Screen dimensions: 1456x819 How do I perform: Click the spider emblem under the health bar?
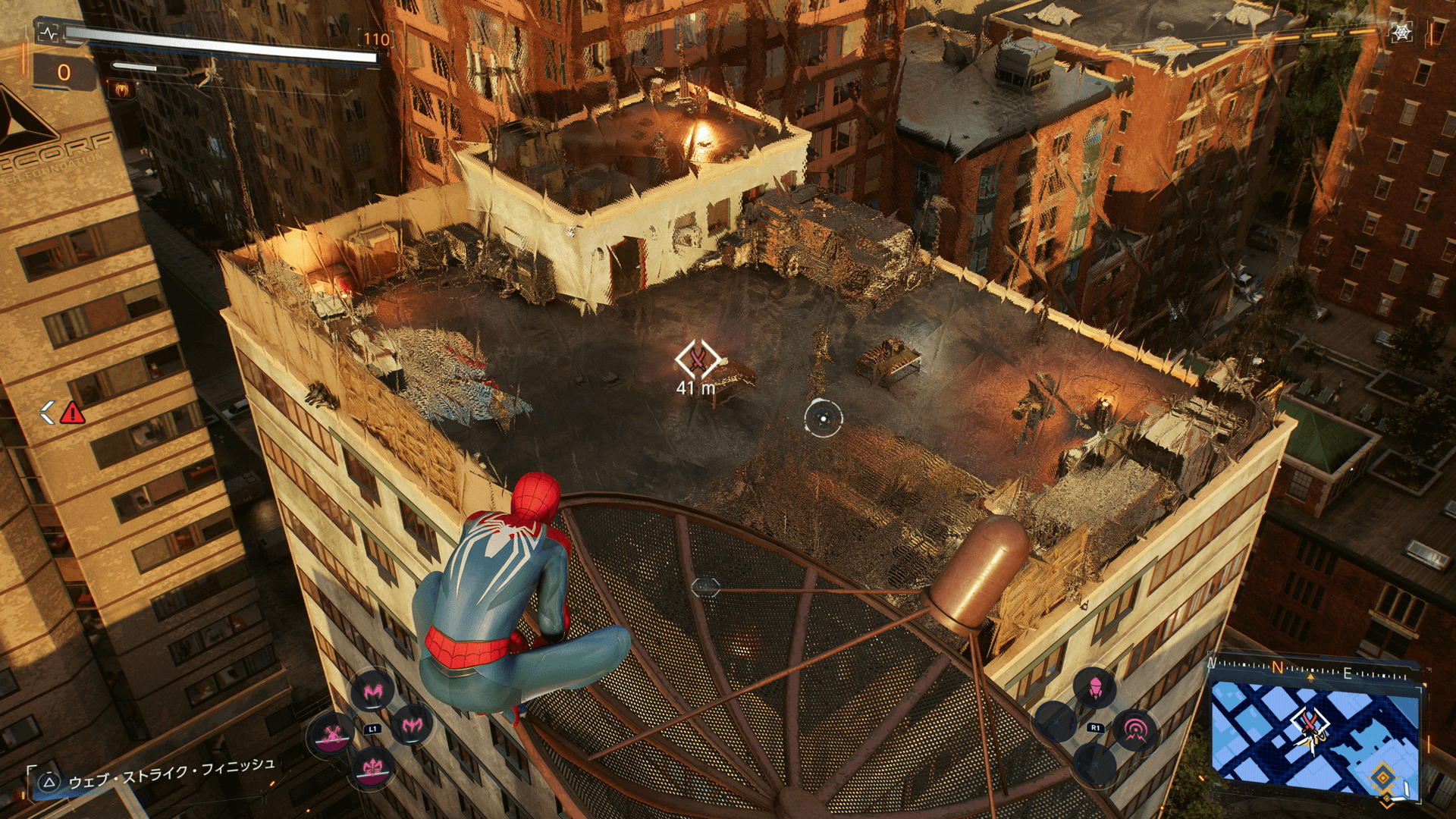(x=121, y=89)
